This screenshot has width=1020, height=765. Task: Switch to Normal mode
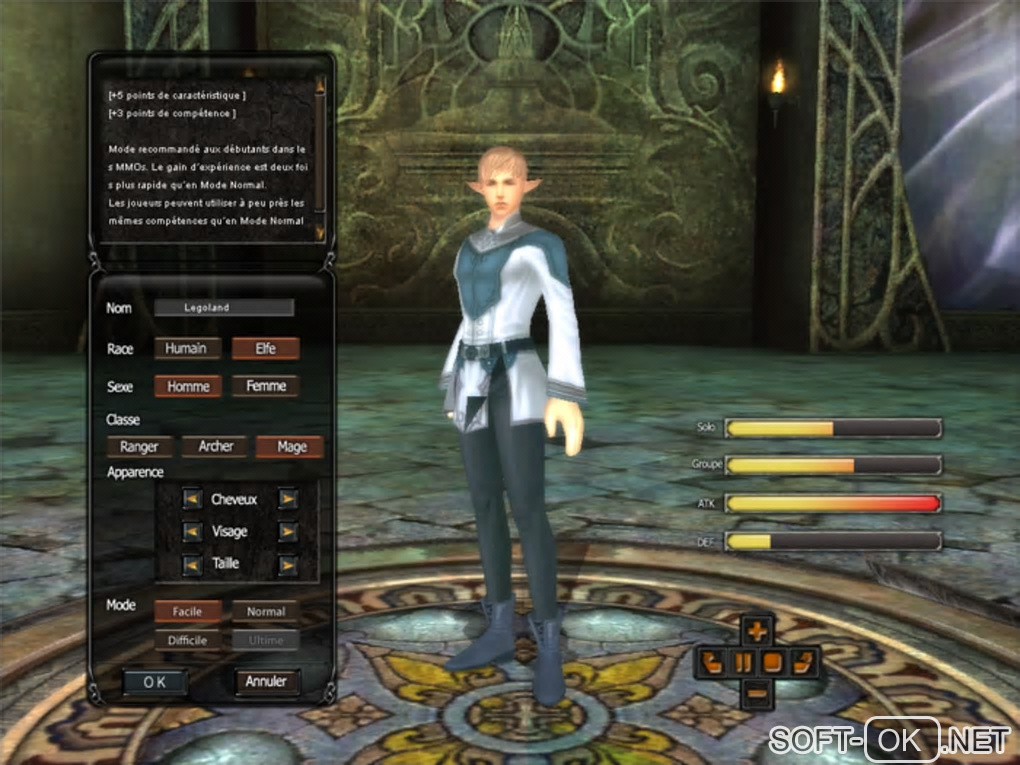pyautogui.click(x=265, y=611)
